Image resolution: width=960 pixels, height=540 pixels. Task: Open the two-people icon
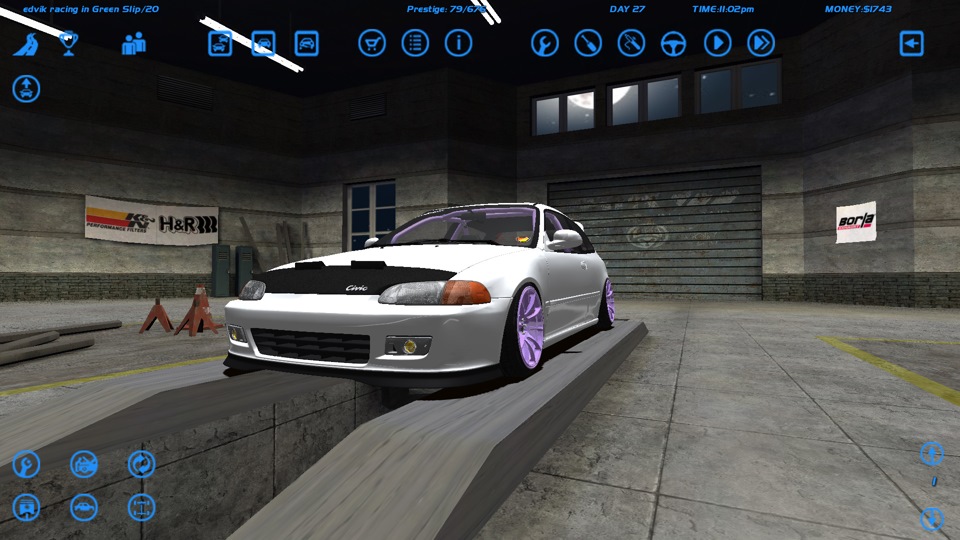point(134,44)
